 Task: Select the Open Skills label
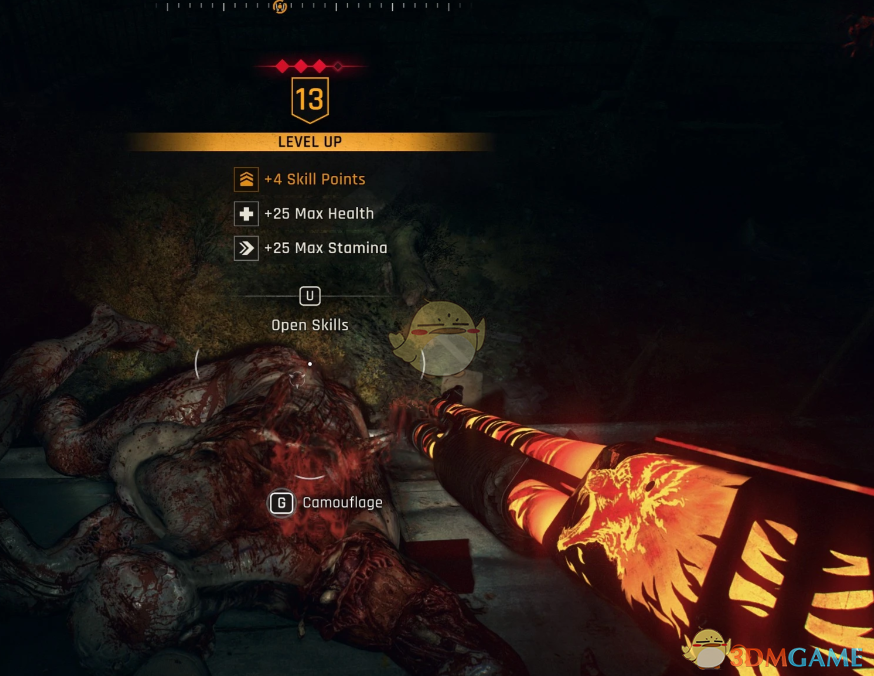click(x=310, y=325)
